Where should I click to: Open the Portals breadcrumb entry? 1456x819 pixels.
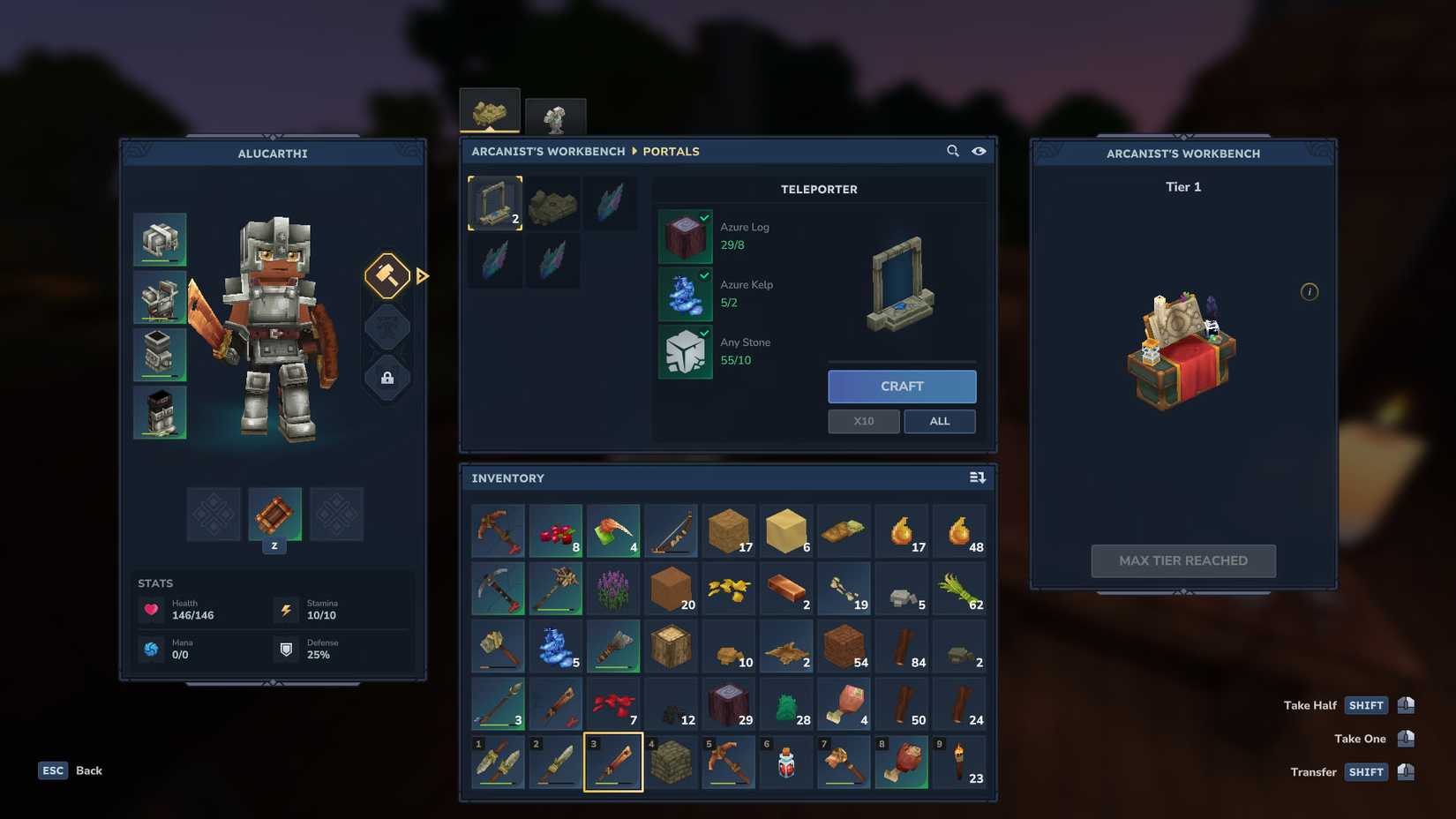(671, 151)
